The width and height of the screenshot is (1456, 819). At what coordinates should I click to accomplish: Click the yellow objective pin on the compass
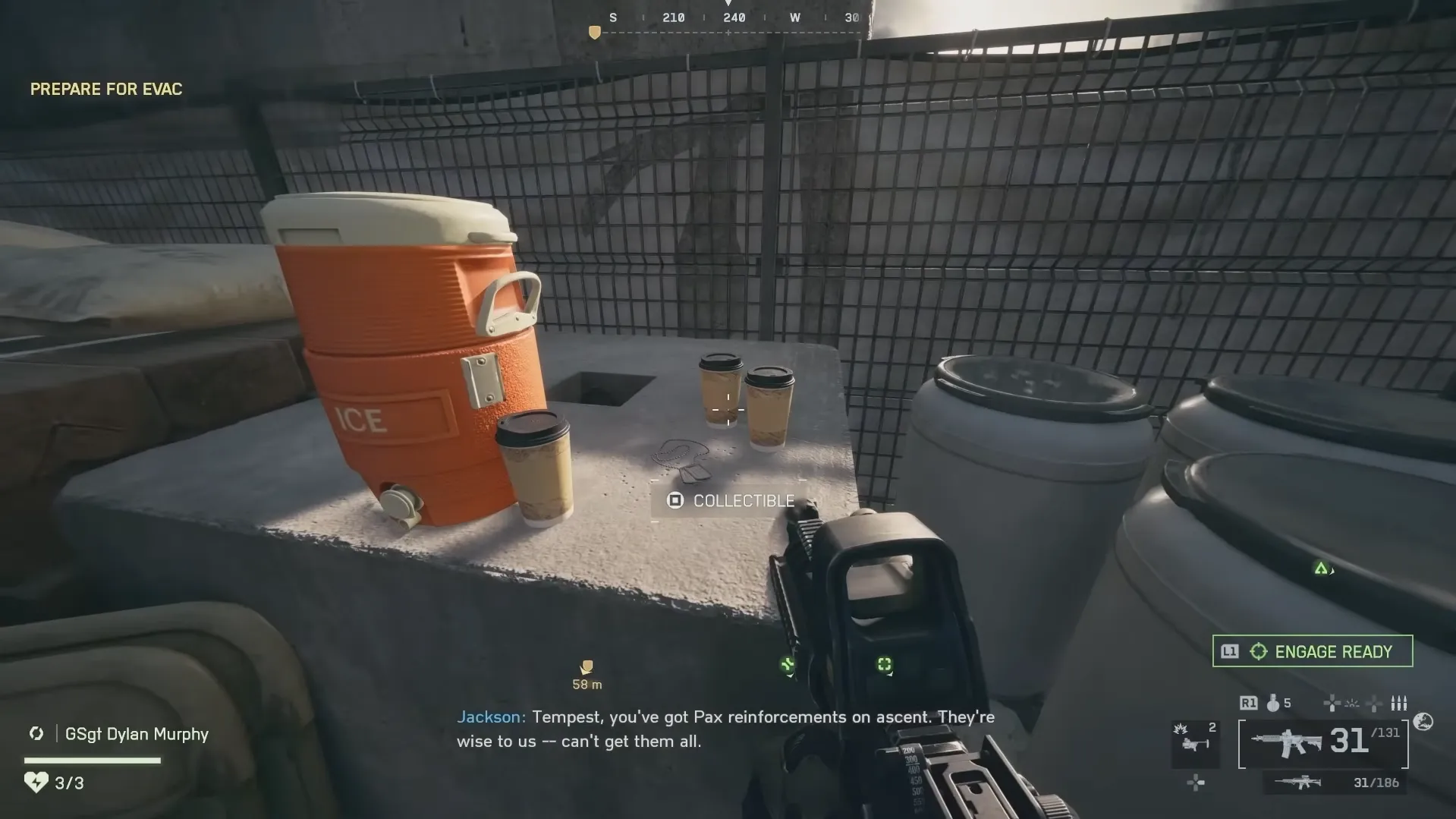pos(595,33)
